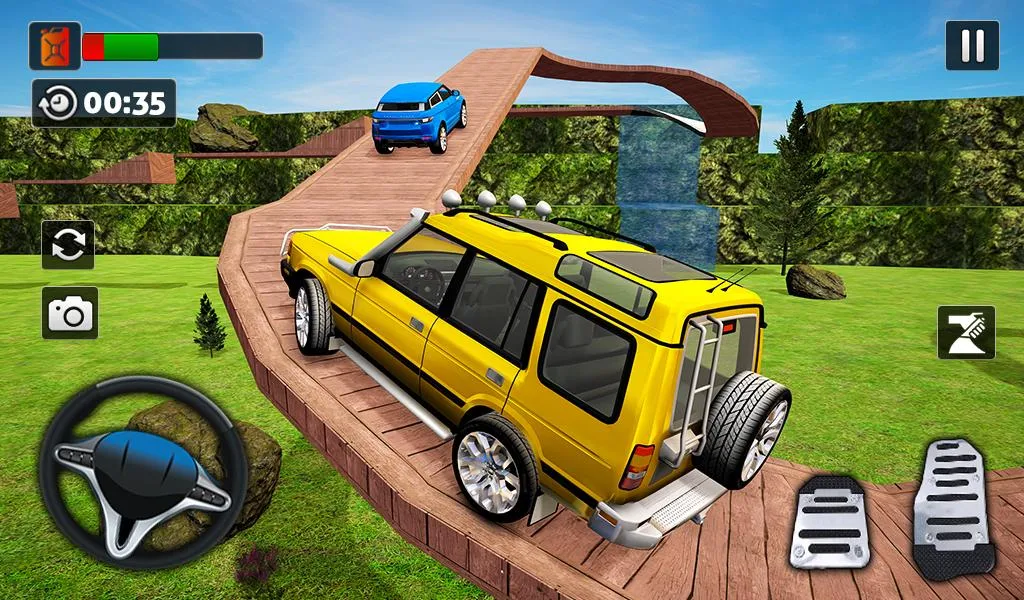Toggle the control mode swap arrows button
This screenshot has height=600, width=1024.
click(68, 245)
